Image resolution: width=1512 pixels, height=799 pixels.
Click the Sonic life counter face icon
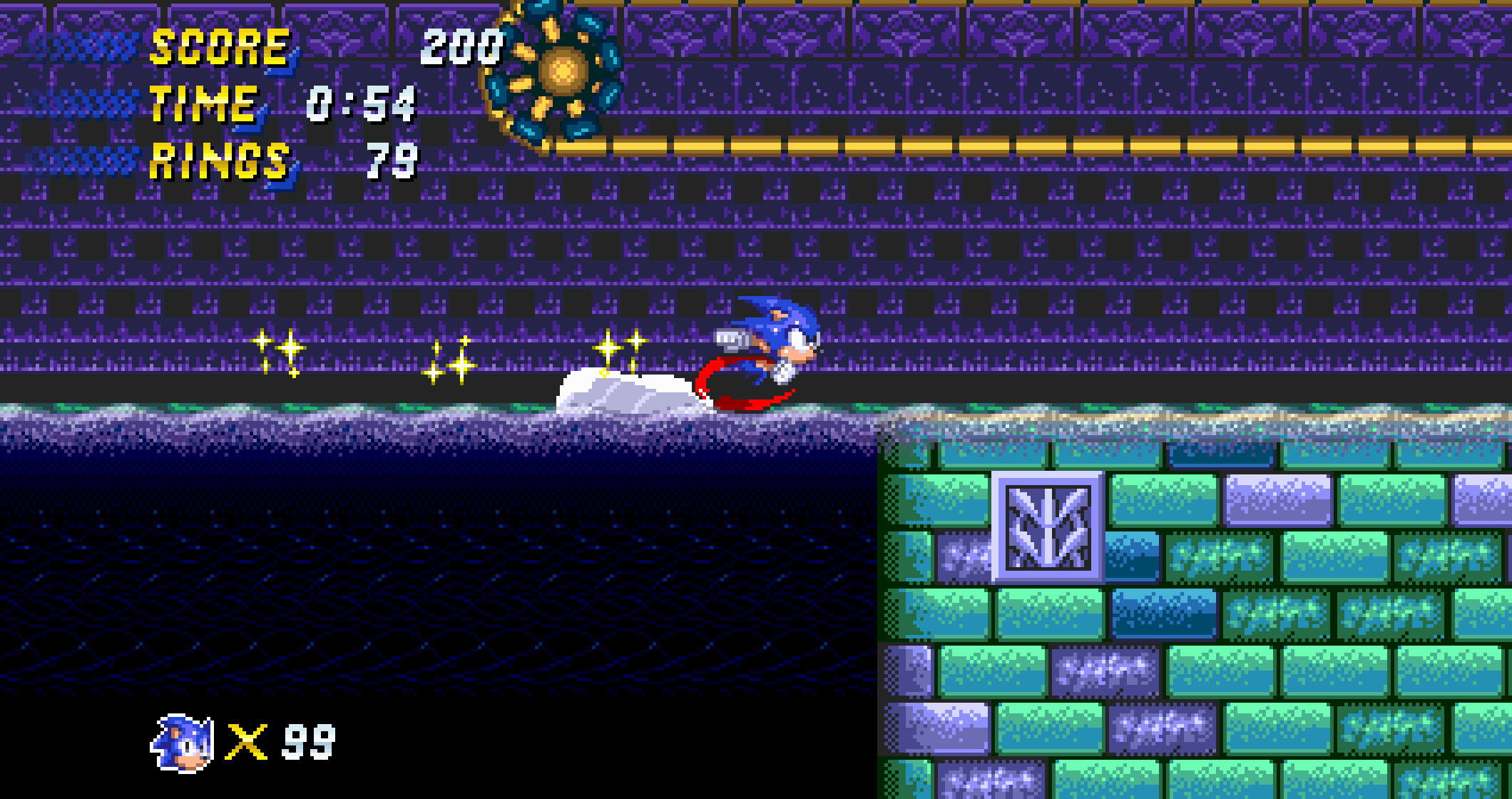pos(180,742)
